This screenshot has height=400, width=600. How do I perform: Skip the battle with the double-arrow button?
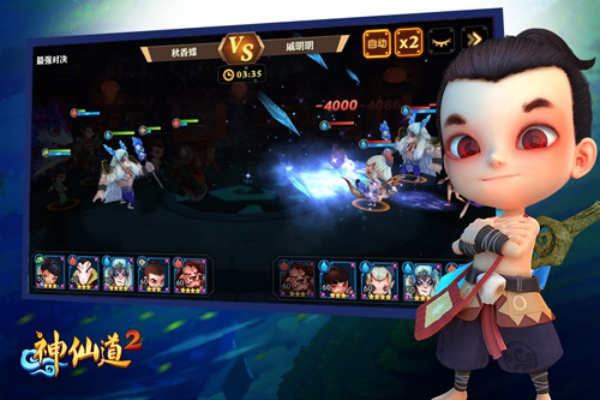pos(472,41)
